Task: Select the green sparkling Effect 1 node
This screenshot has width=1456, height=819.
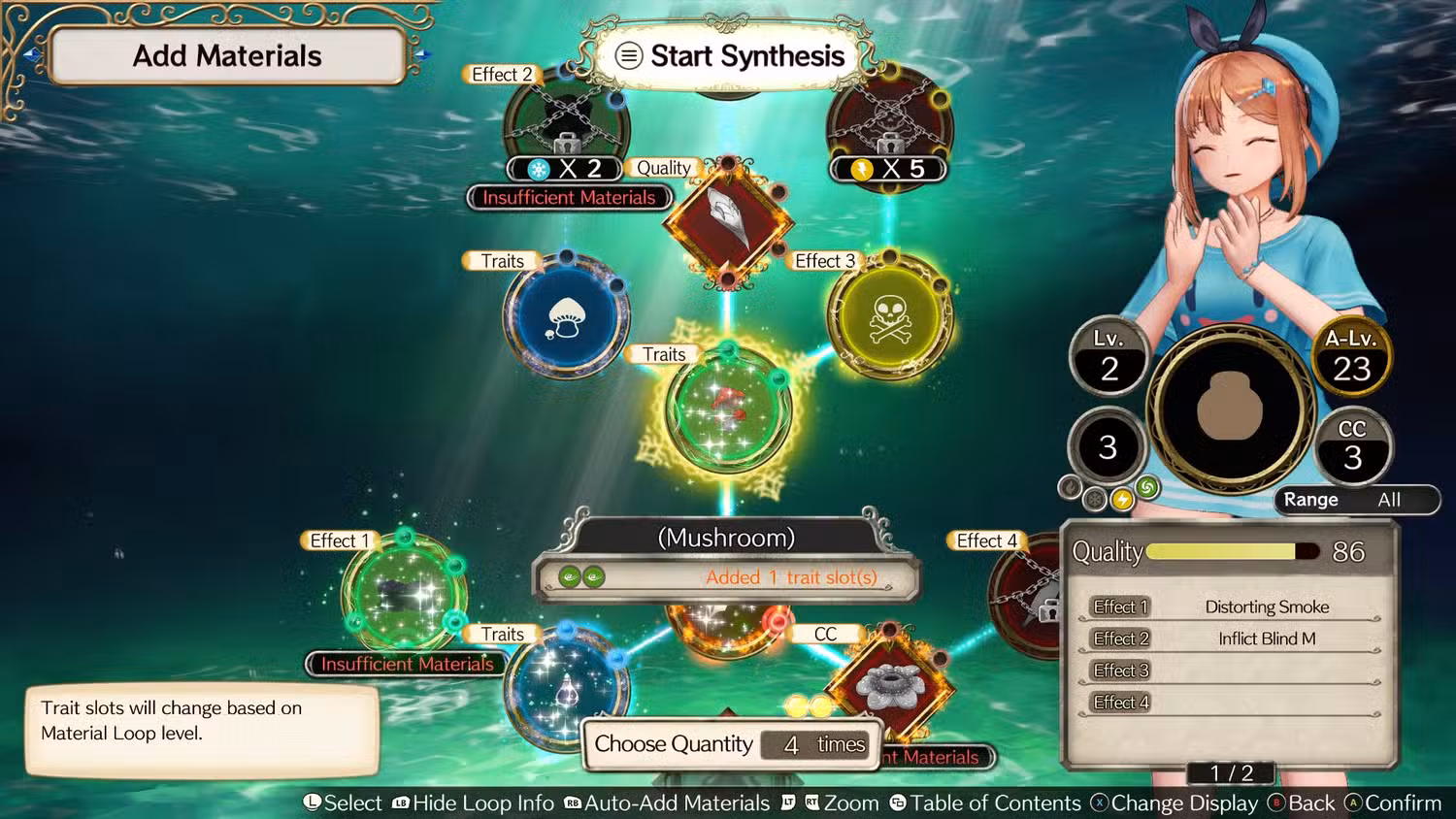Action: click(405, 591)
